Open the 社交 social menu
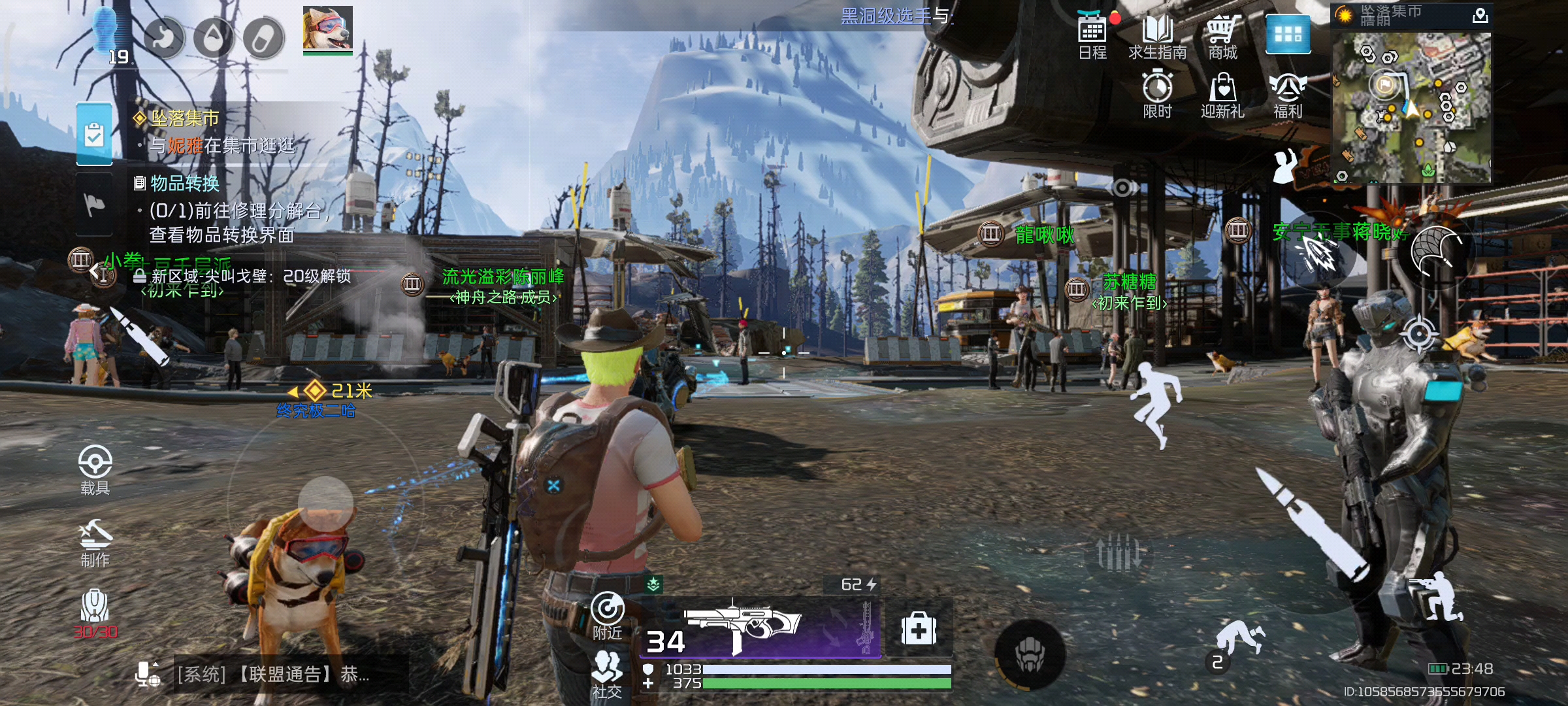 point(607,673)
